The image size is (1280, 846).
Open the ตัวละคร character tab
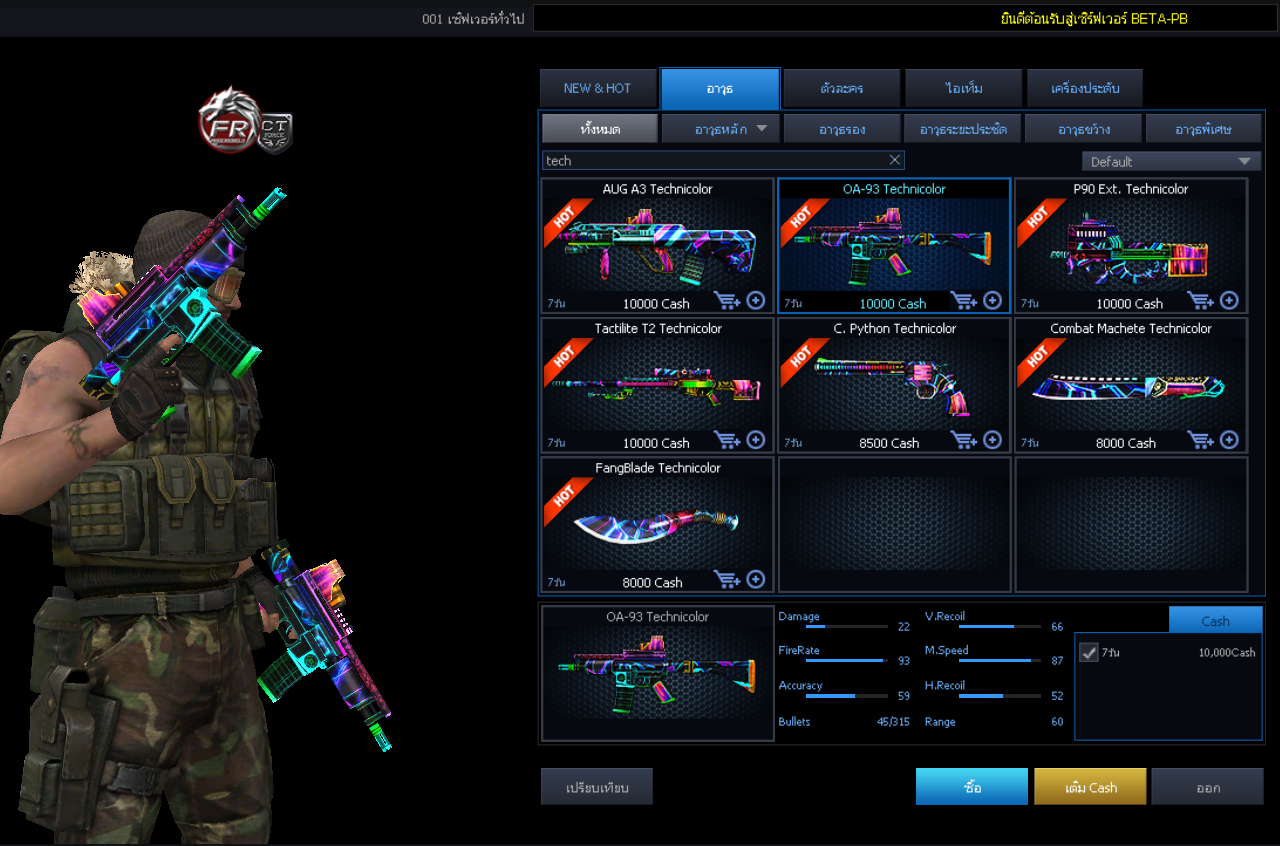click(x=841, y=88)
